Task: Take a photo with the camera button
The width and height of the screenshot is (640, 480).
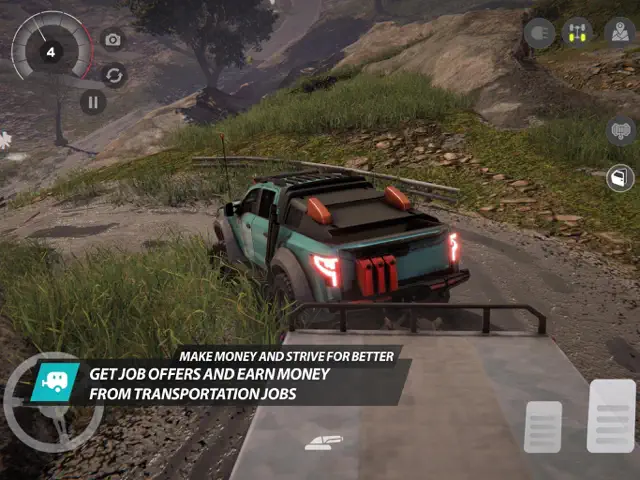Action: 113,40
